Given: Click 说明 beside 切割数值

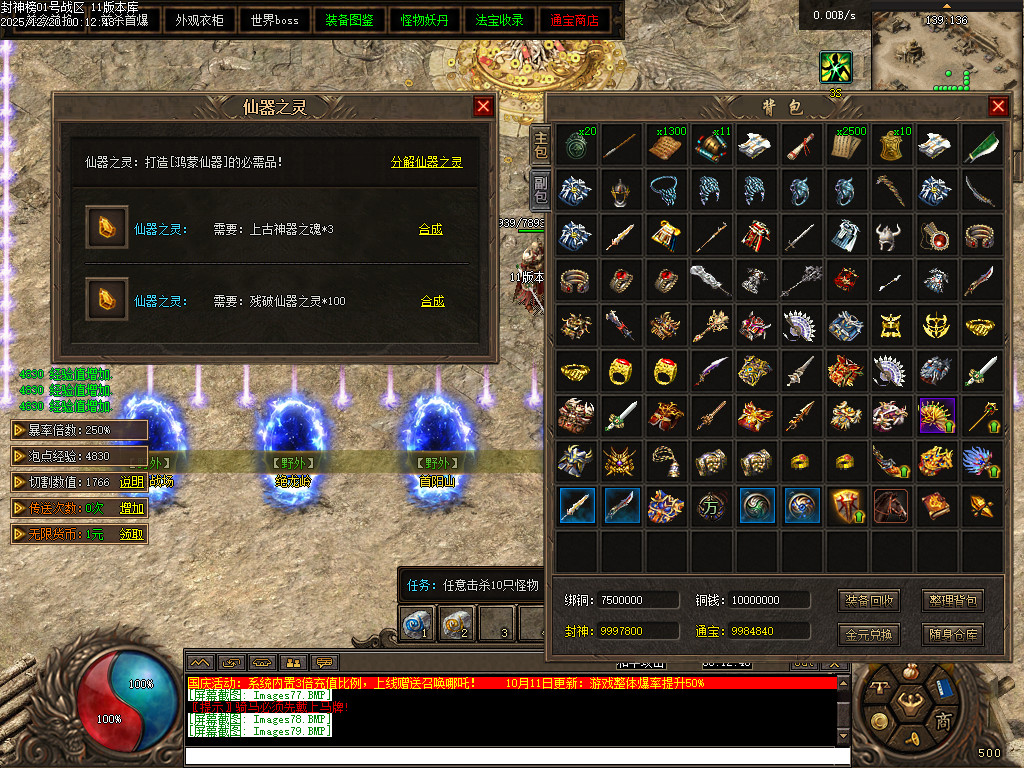Looking at the screenshot, I should pos(132,482).
